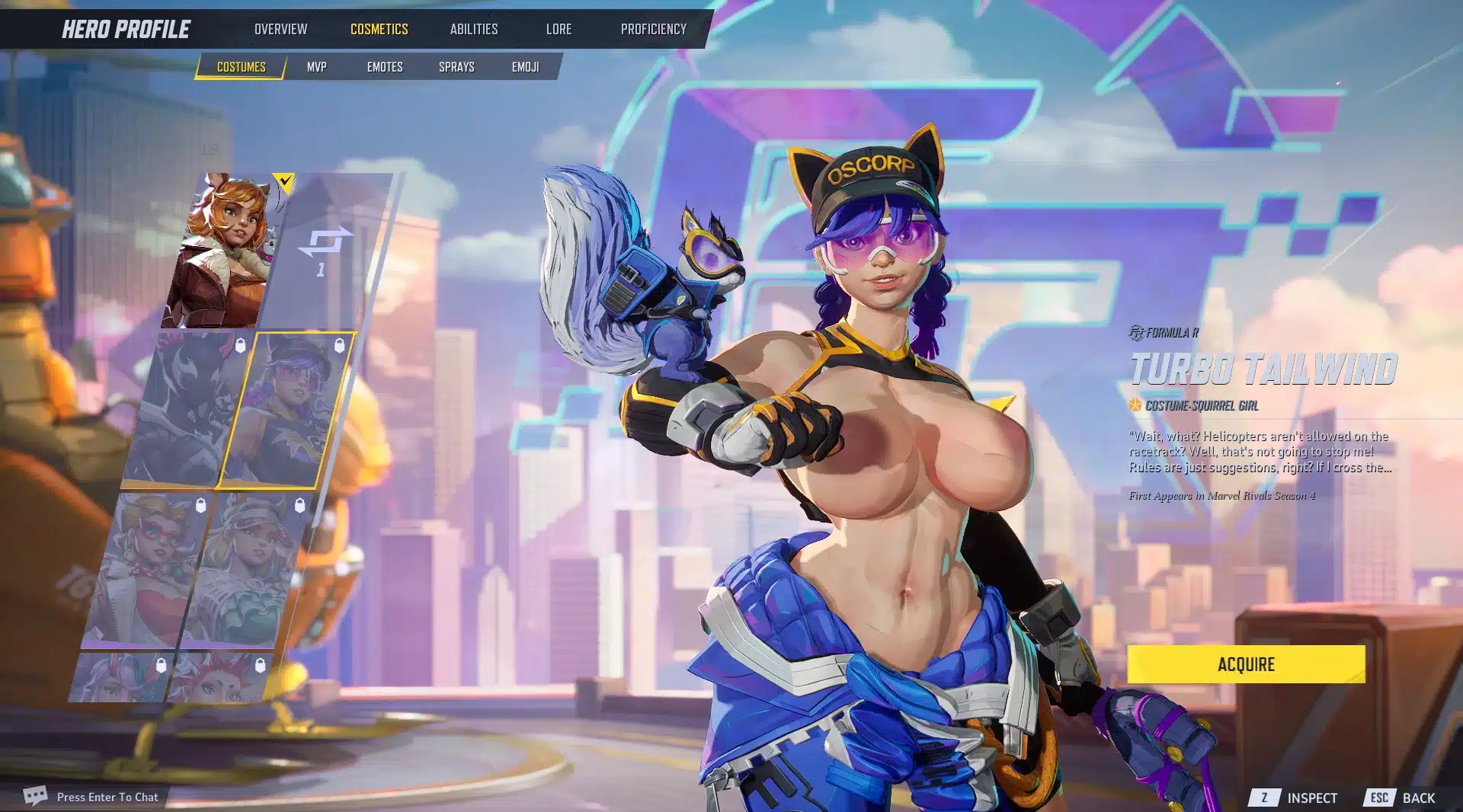Viewport: 1463px width, 812px height.
Task: Acquire the Turbo Tailwind costume
Action: coord(1246,664)
